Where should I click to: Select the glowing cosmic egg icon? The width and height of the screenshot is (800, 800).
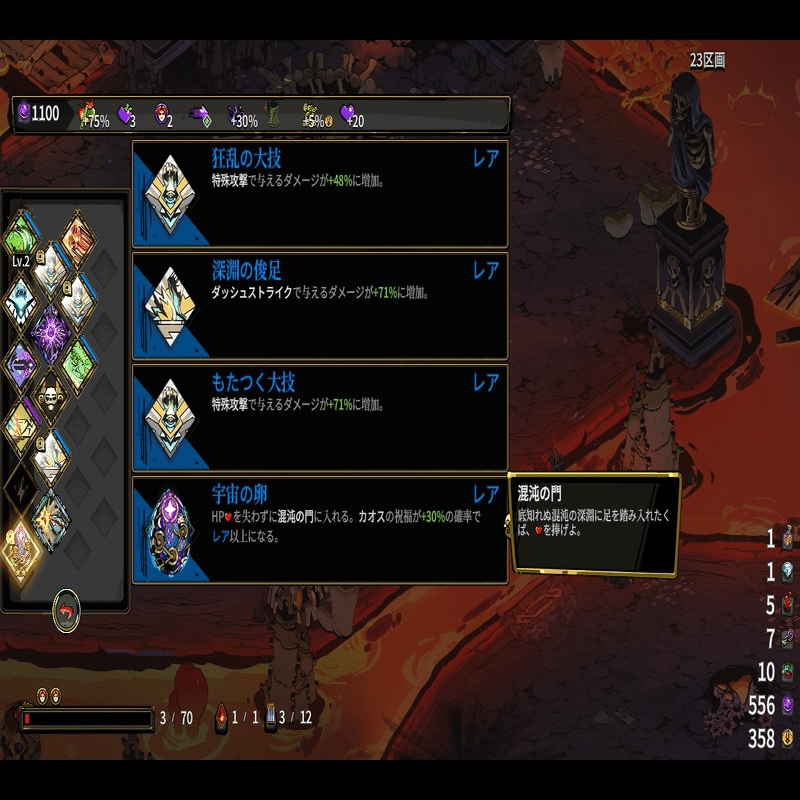[x=21, y=545]
